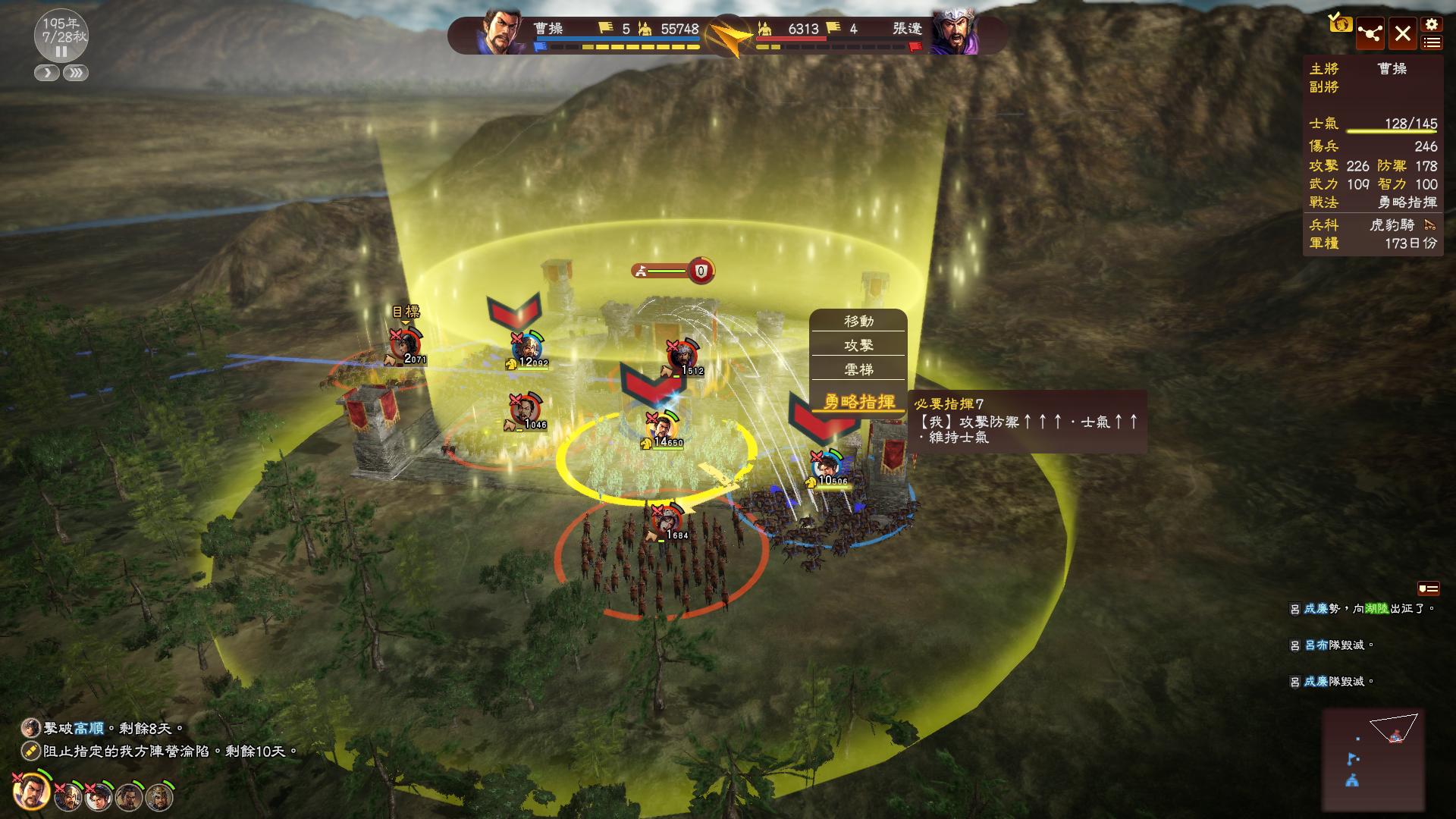
Task: Click the minimap panel
Action: (x=1373, y=758)
